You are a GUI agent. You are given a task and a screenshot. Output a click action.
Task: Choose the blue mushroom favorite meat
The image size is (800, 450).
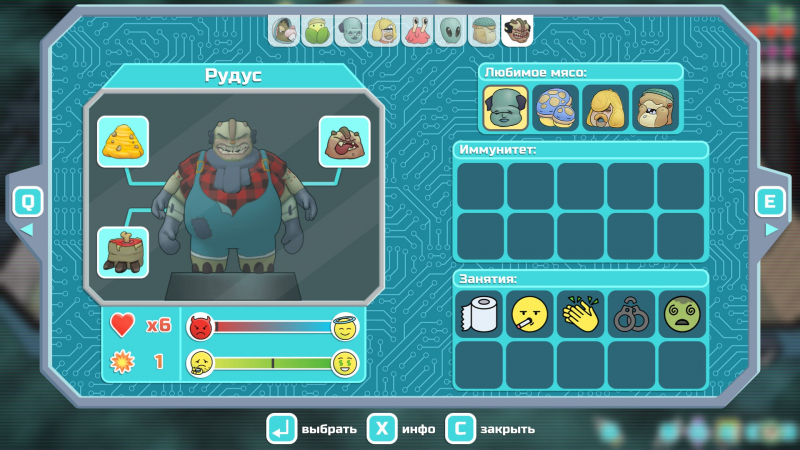pos(556,107)
